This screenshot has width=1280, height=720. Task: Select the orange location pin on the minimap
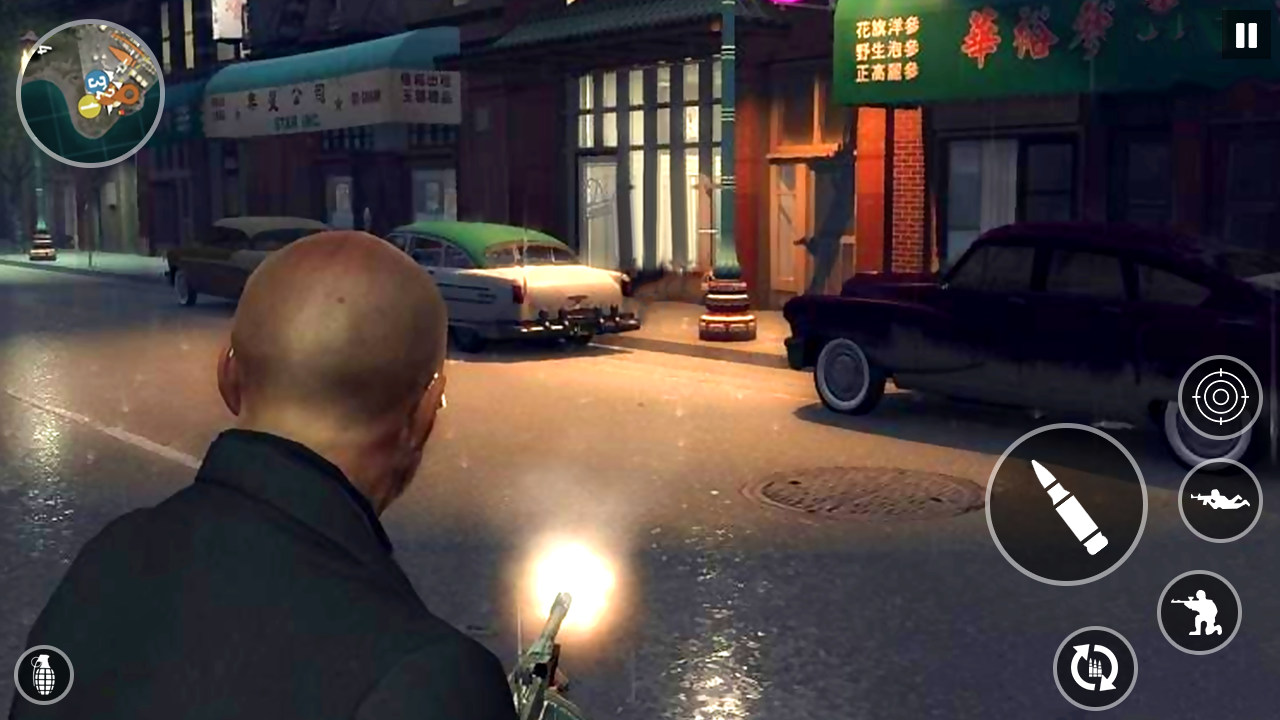coord(129,95)
